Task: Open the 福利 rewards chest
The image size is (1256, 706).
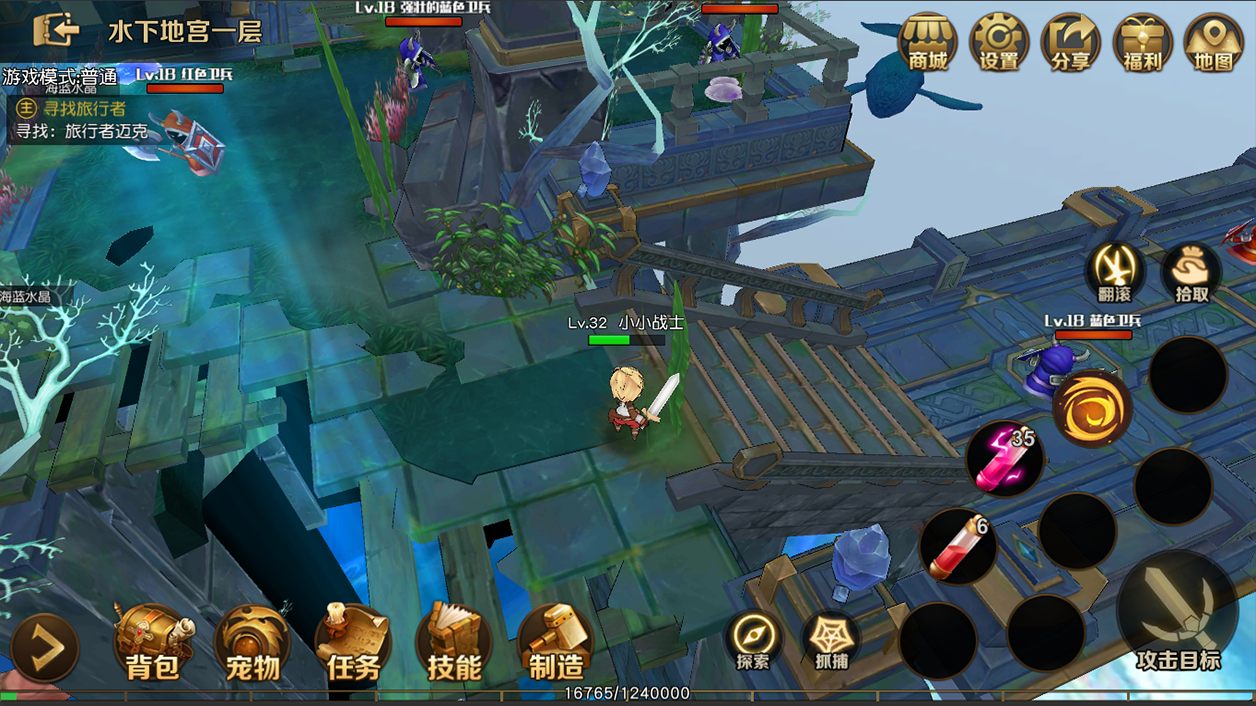Action: click(1142, 43)
